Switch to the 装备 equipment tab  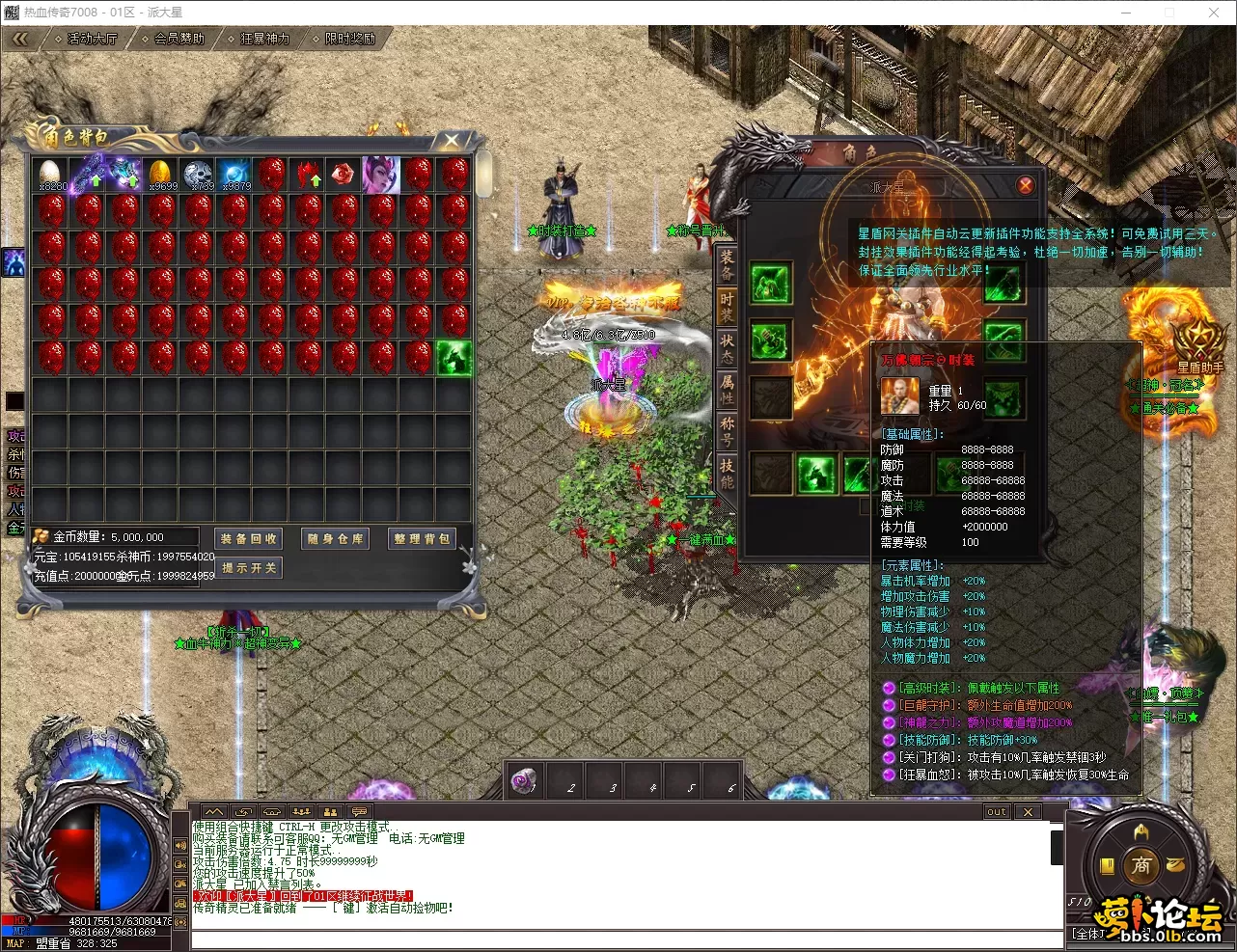(727, 264)
